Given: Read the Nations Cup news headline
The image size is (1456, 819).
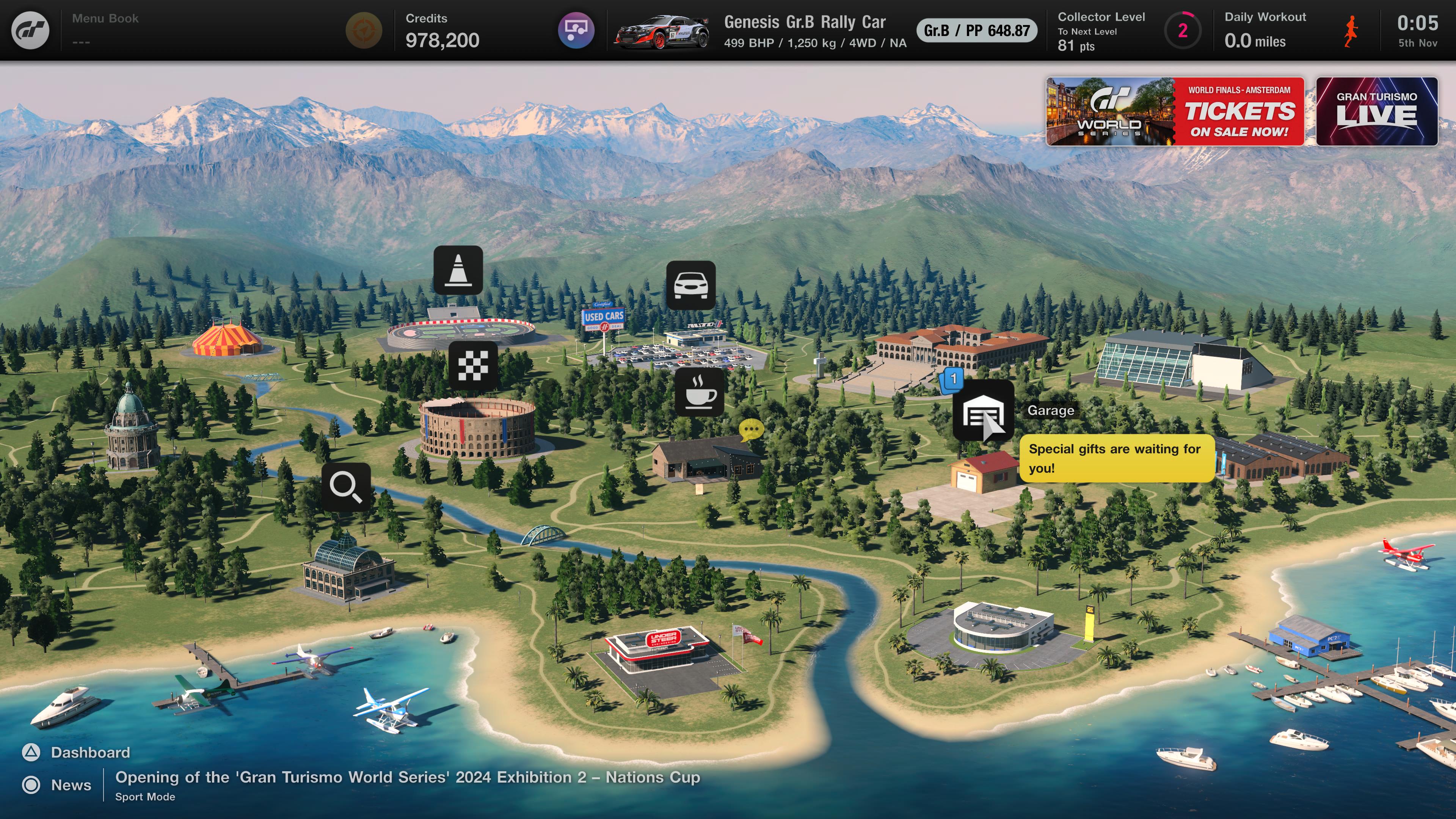Looking at the screenshot, I should 407,778.
